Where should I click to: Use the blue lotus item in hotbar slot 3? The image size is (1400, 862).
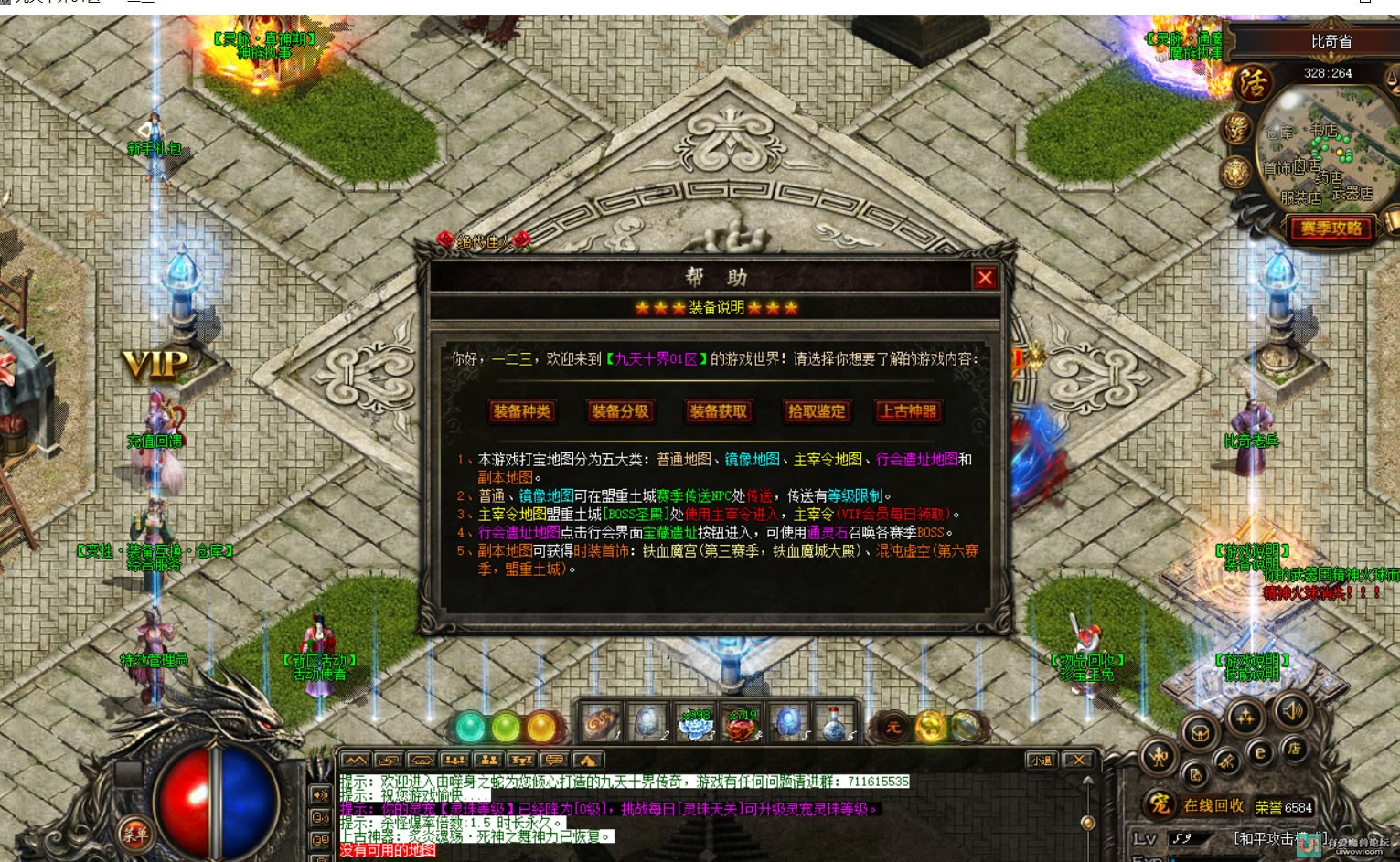point(695,724)
